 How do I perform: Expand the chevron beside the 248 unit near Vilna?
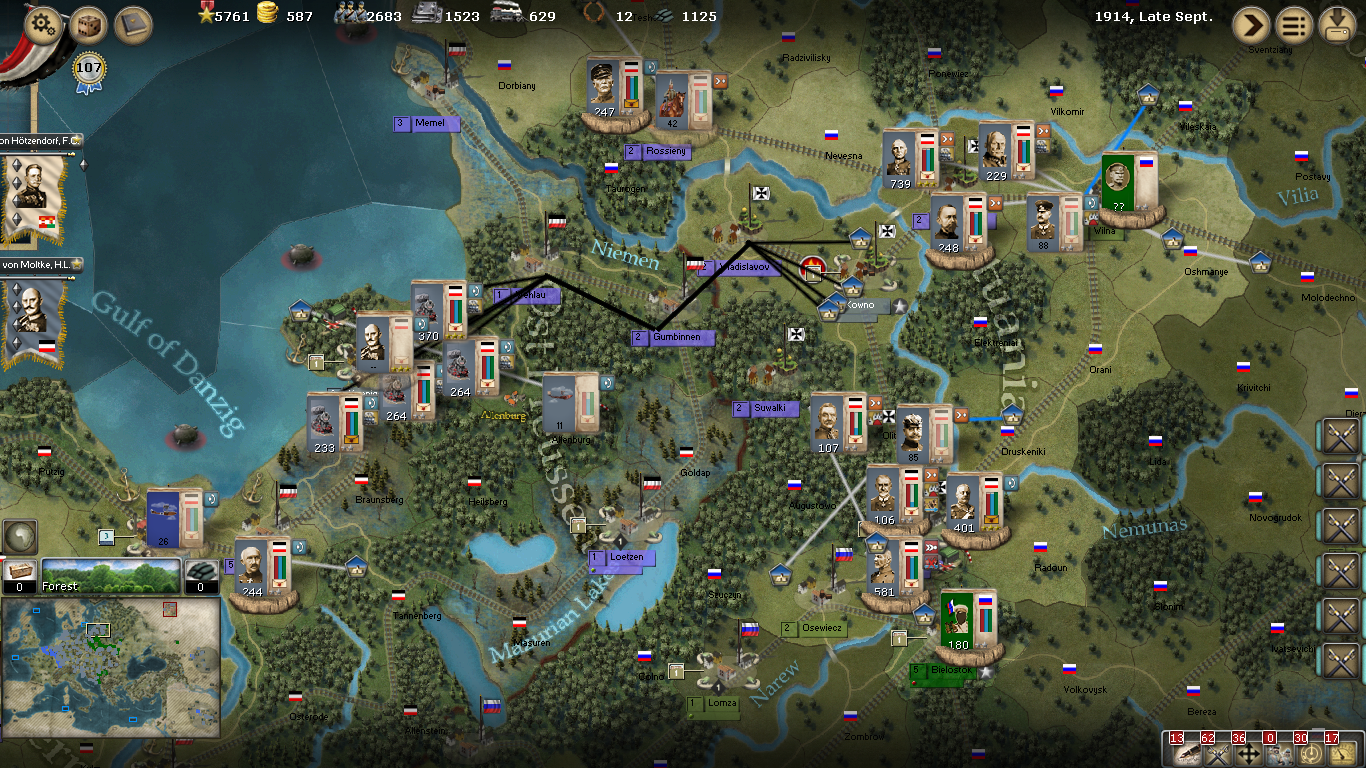995,203
